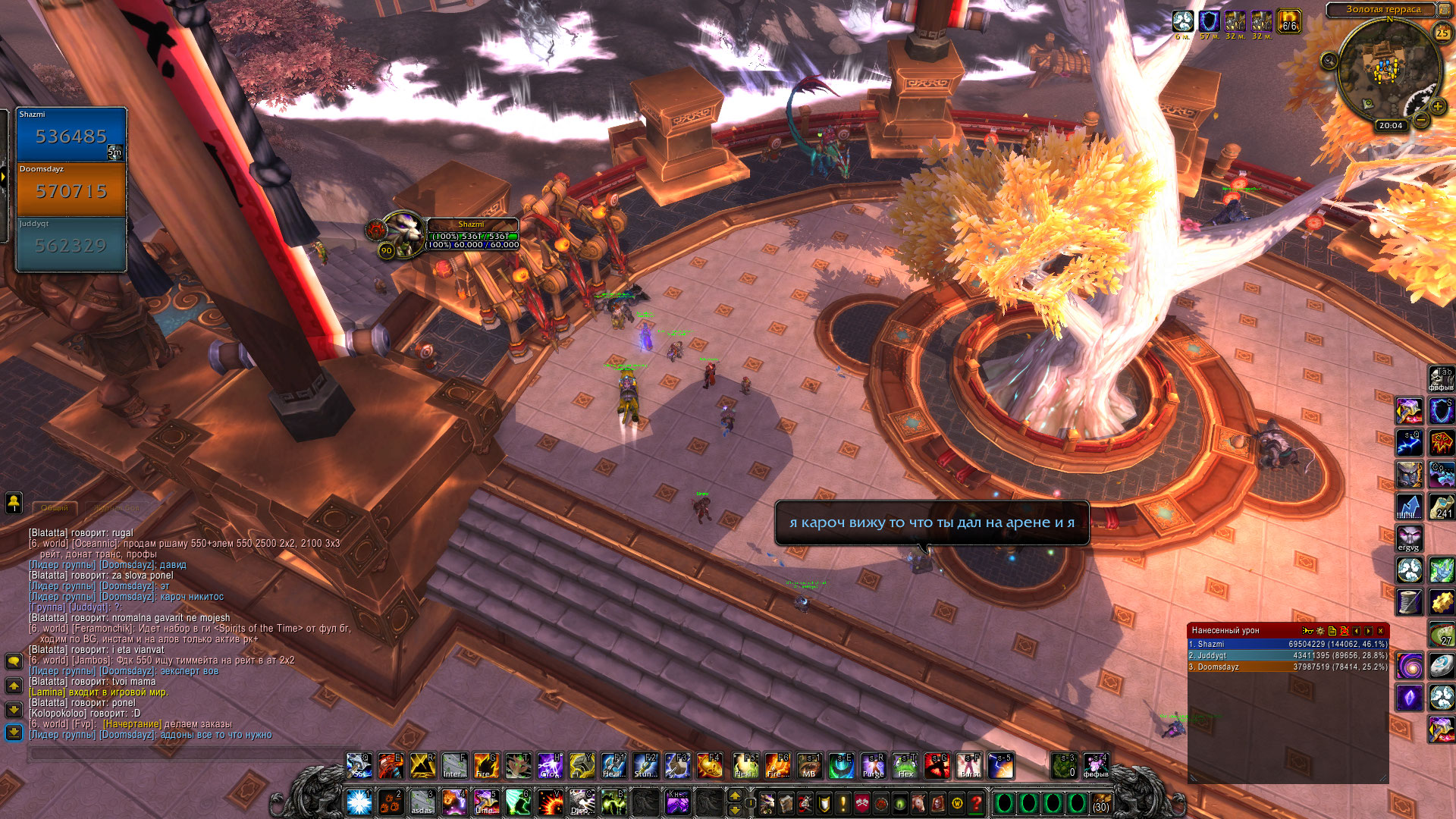Close the damage meter window

tap(1381, 631)
